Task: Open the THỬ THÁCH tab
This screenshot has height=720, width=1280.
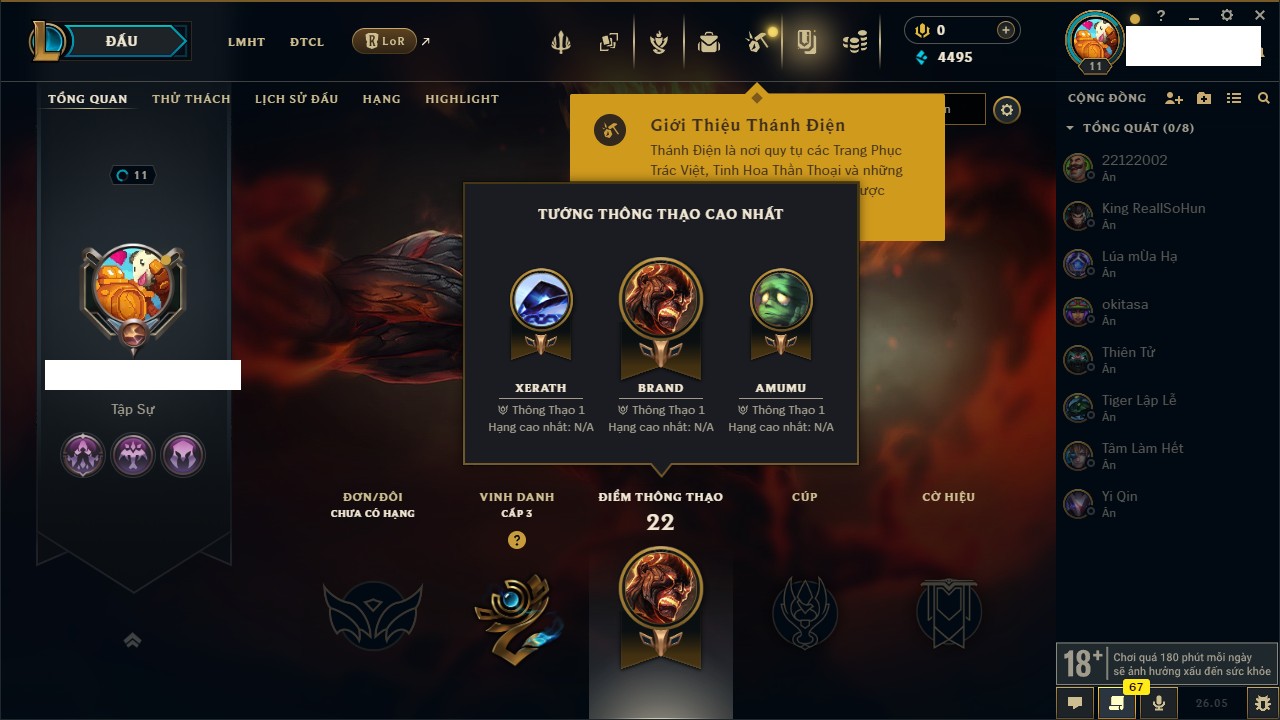Action: 191,99
